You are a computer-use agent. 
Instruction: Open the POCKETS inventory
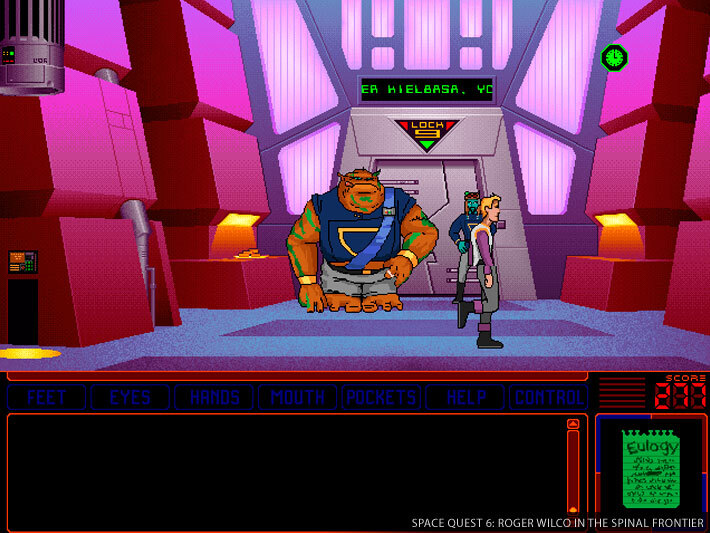(x=381, y=397)
